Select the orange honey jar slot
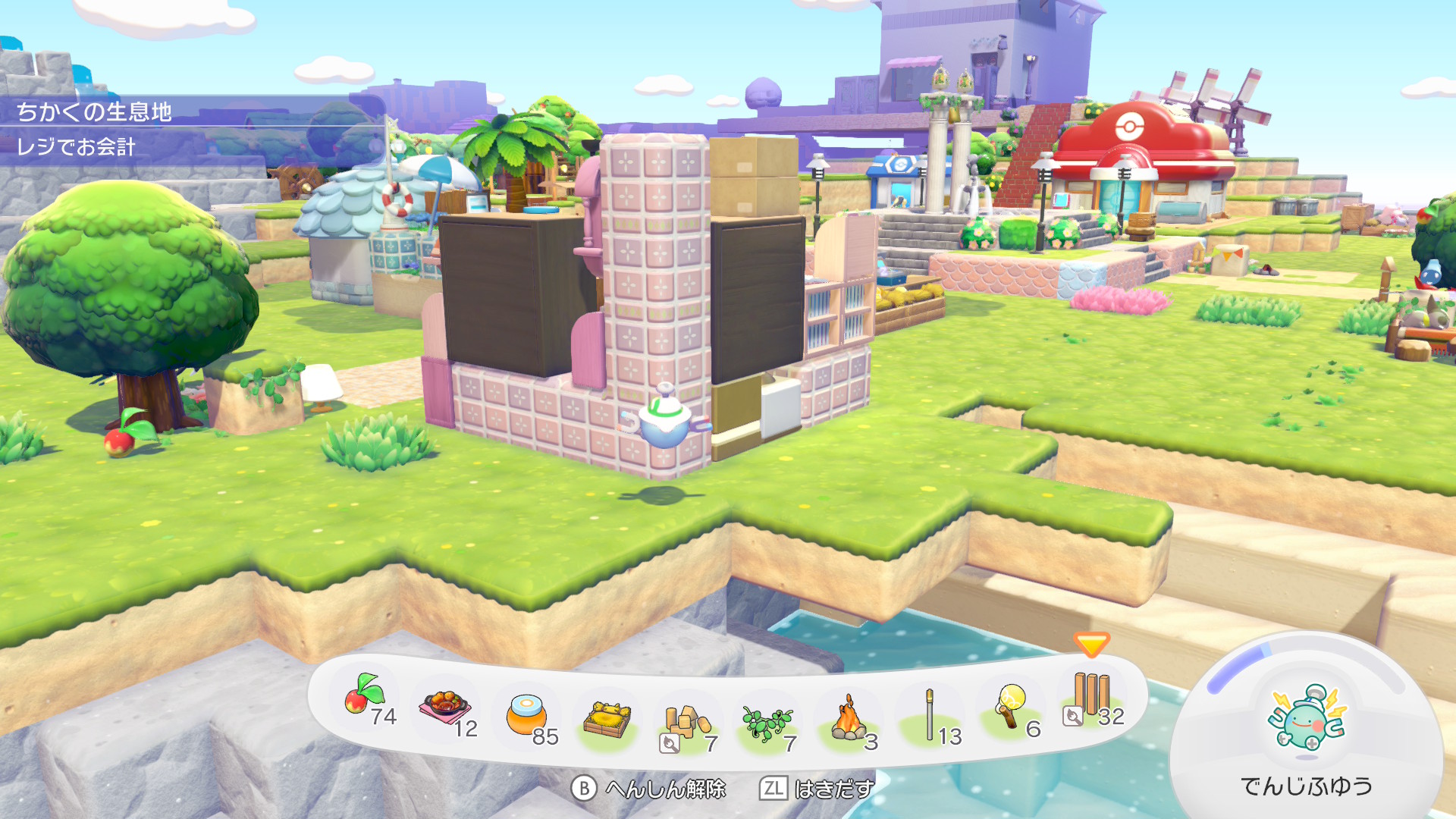The width and height of the screenshot is (1456, 819). (526, 715)
